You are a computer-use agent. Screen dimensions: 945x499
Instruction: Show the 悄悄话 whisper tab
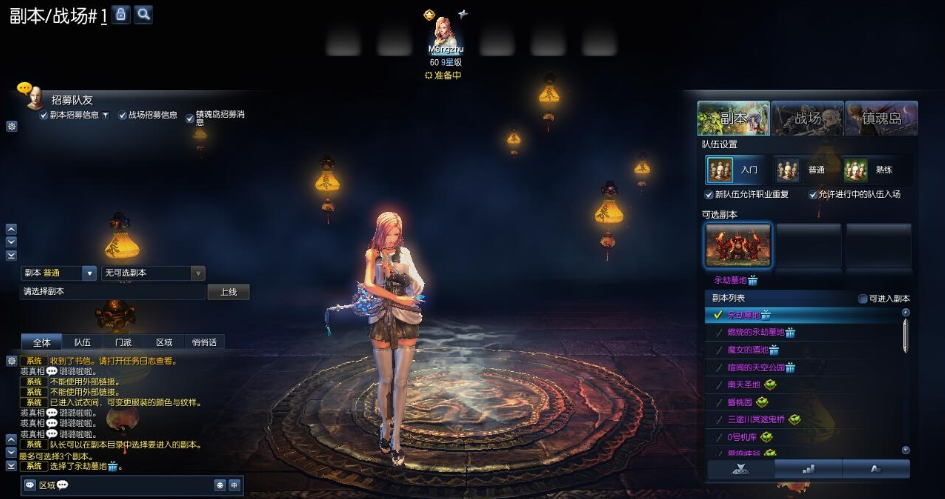tap(204, 342)
